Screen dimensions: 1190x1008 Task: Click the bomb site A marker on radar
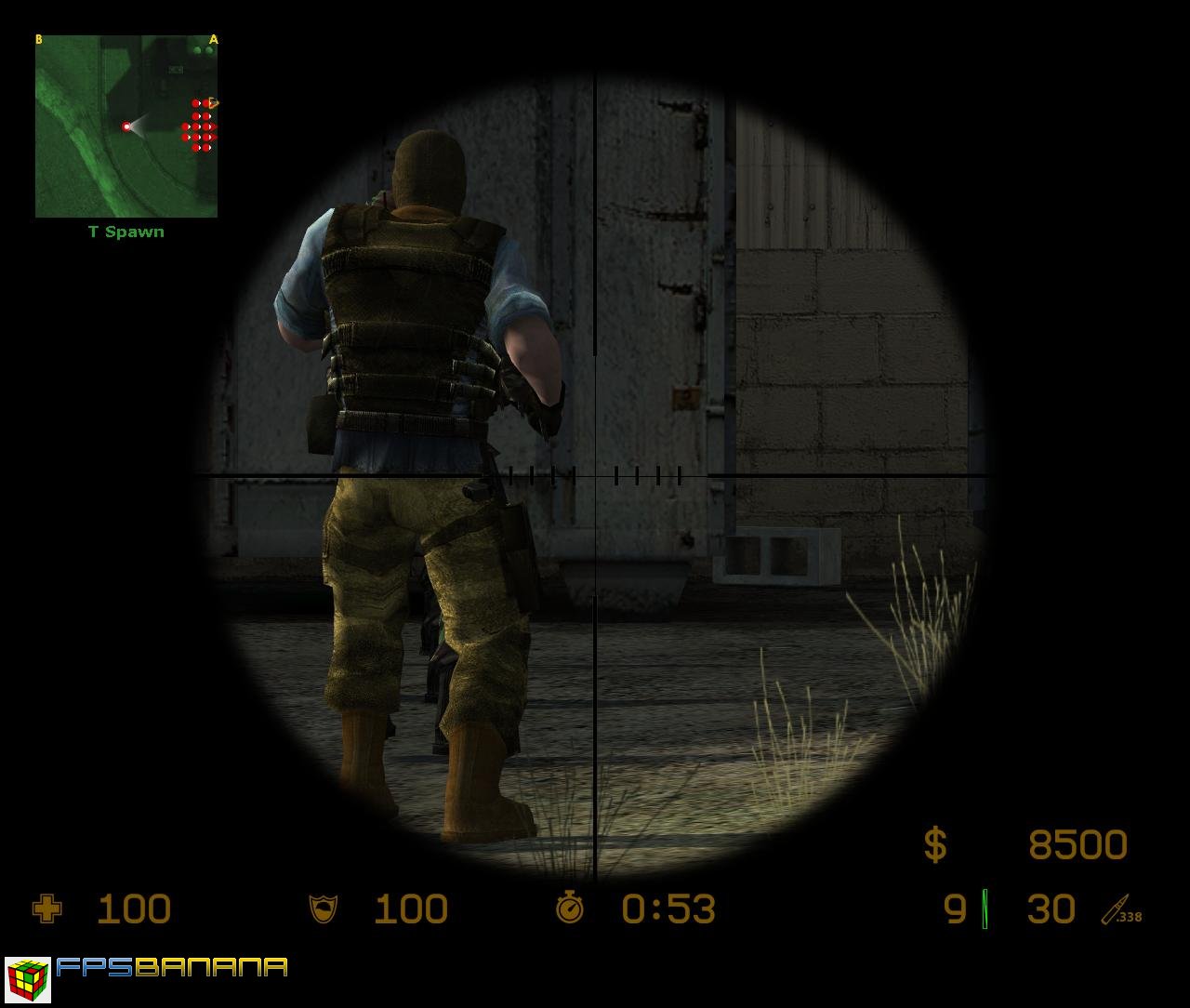pos(212,39)
